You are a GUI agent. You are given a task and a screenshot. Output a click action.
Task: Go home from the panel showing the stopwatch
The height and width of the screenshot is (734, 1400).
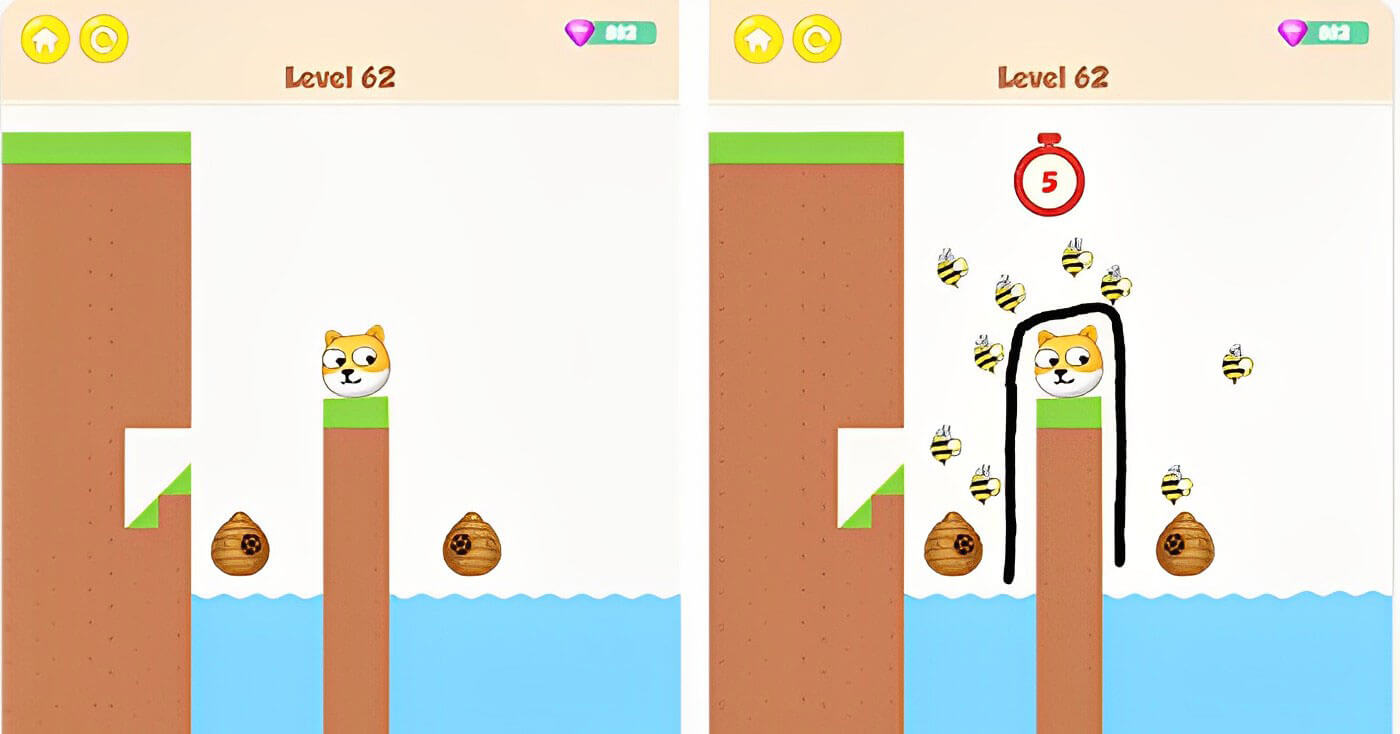[758, 39]
